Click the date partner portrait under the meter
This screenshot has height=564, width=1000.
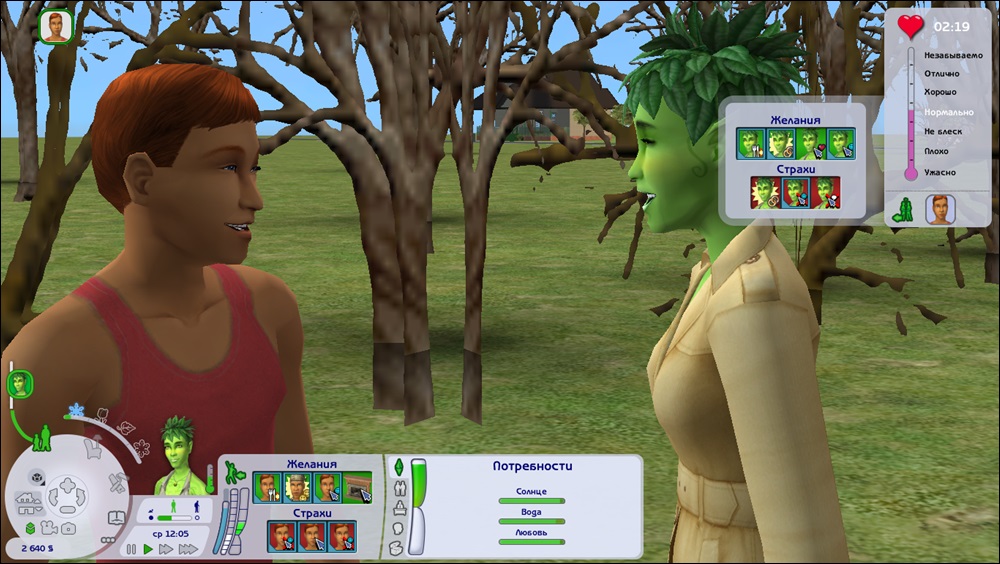coord(939,209)
